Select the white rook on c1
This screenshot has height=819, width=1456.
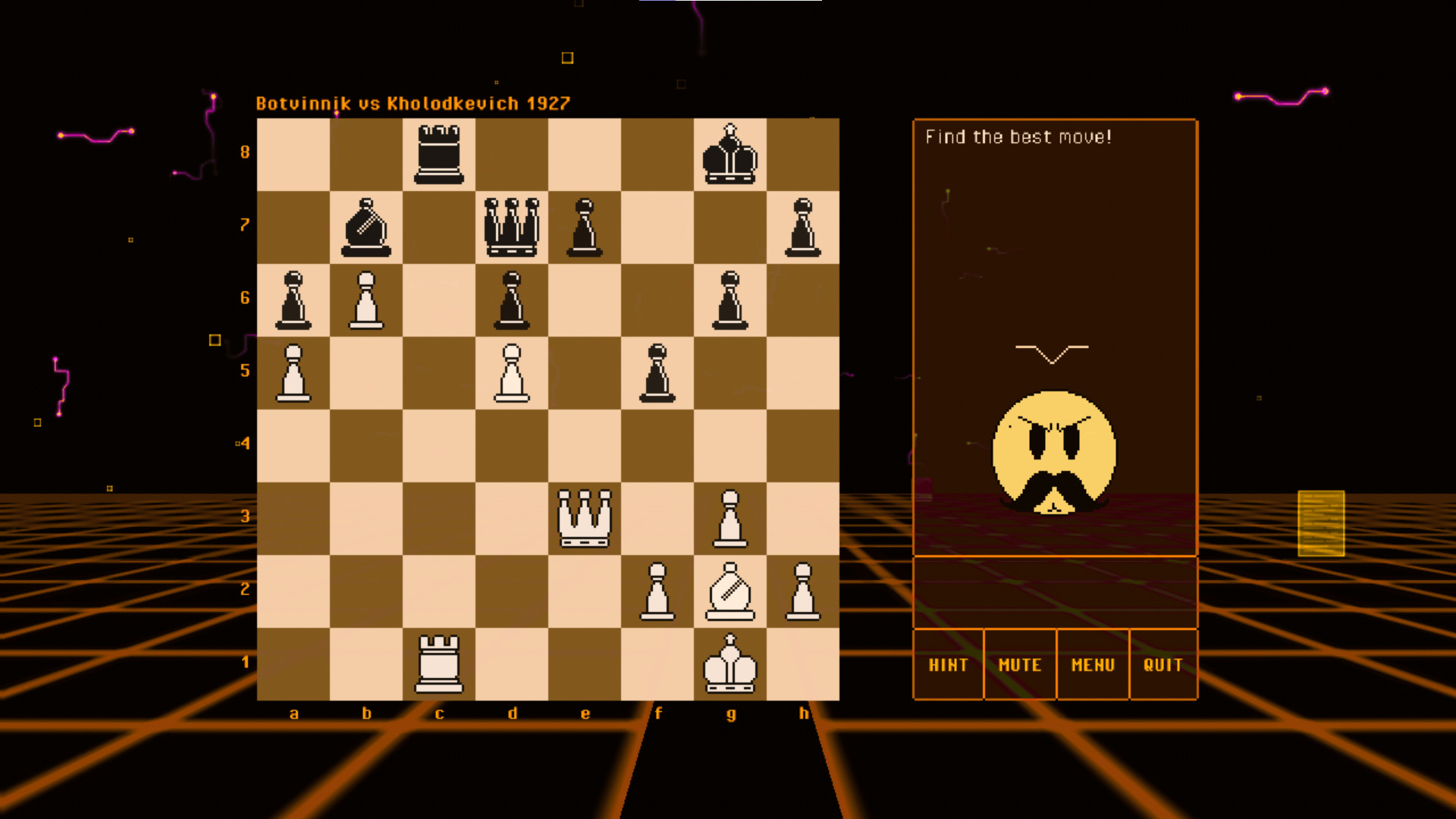point(440,665)
